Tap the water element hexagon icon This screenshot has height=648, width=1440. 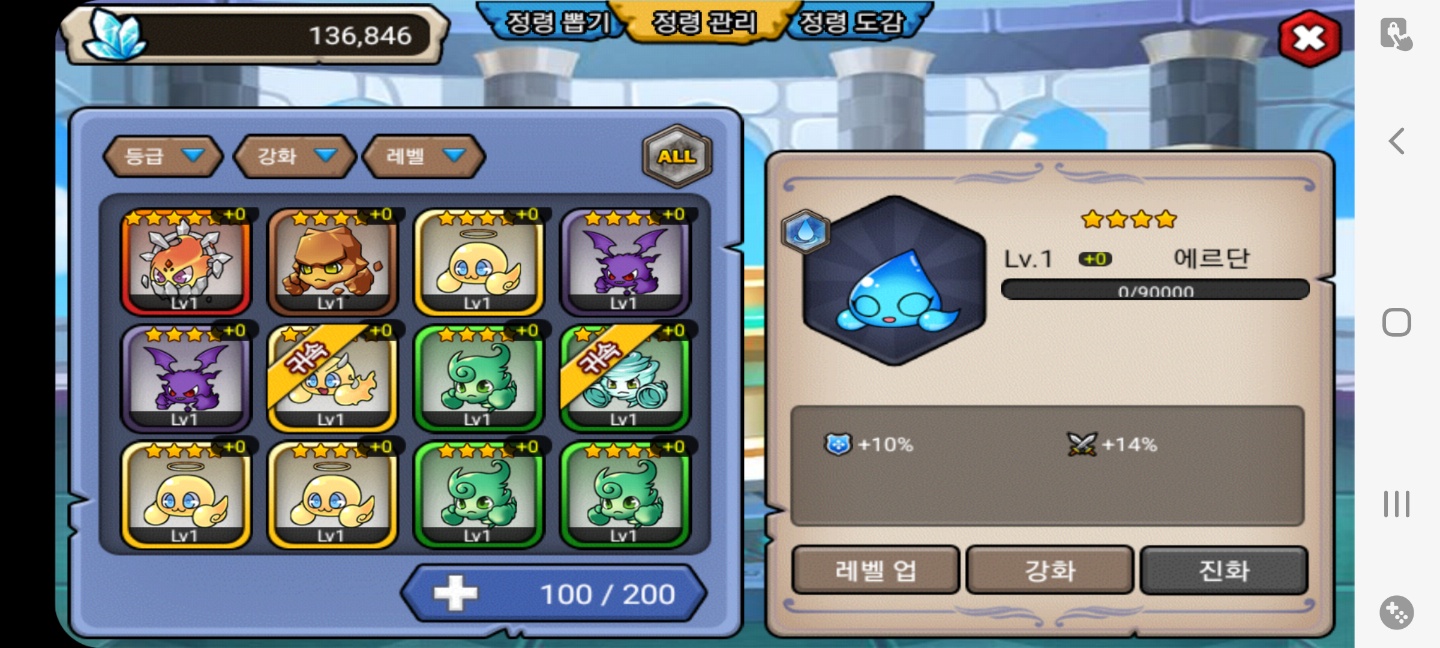pyautogui.click(x=805, y=232)
